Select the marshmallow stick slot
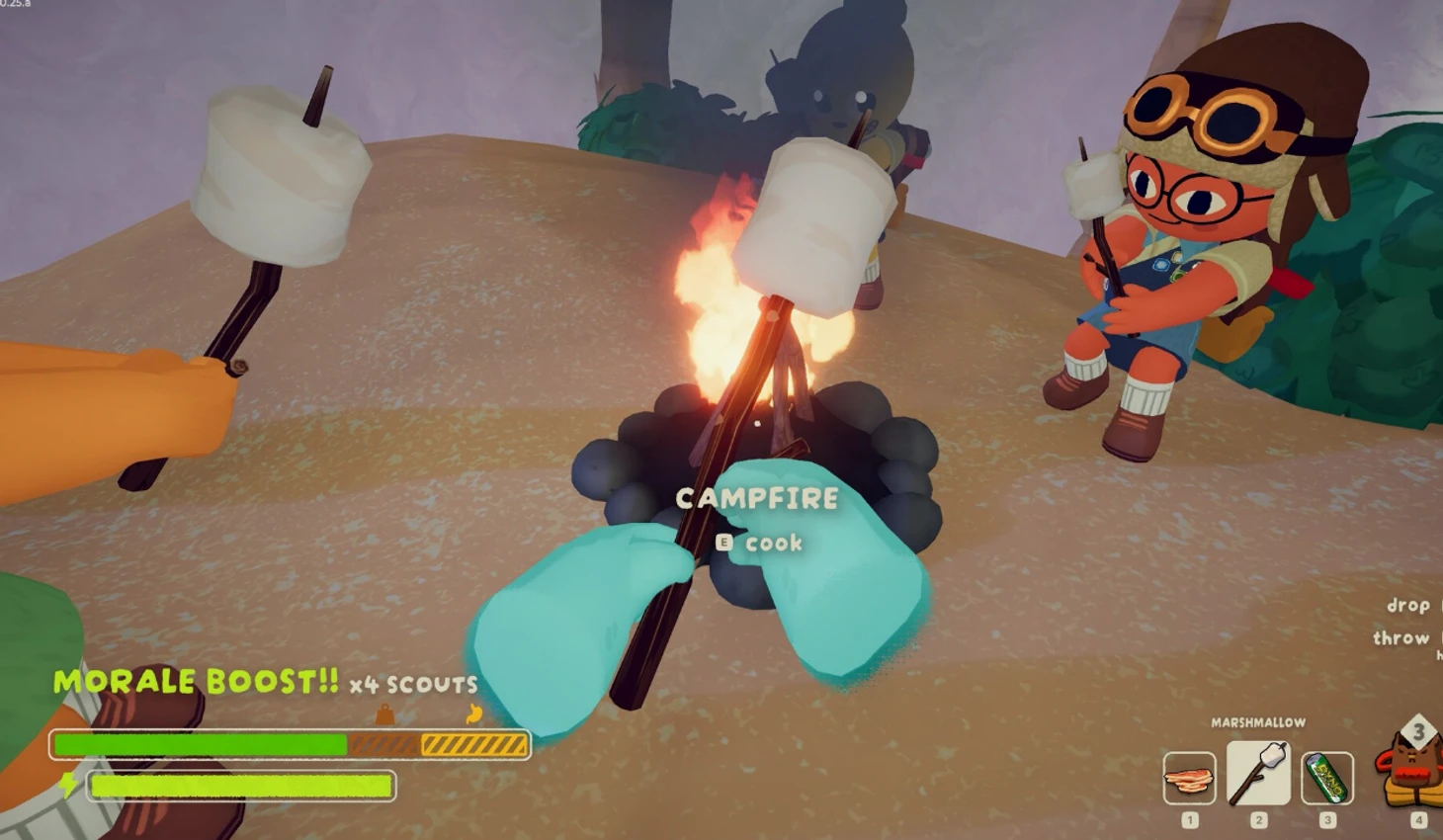1443x840 pixels. (1258, 773)
